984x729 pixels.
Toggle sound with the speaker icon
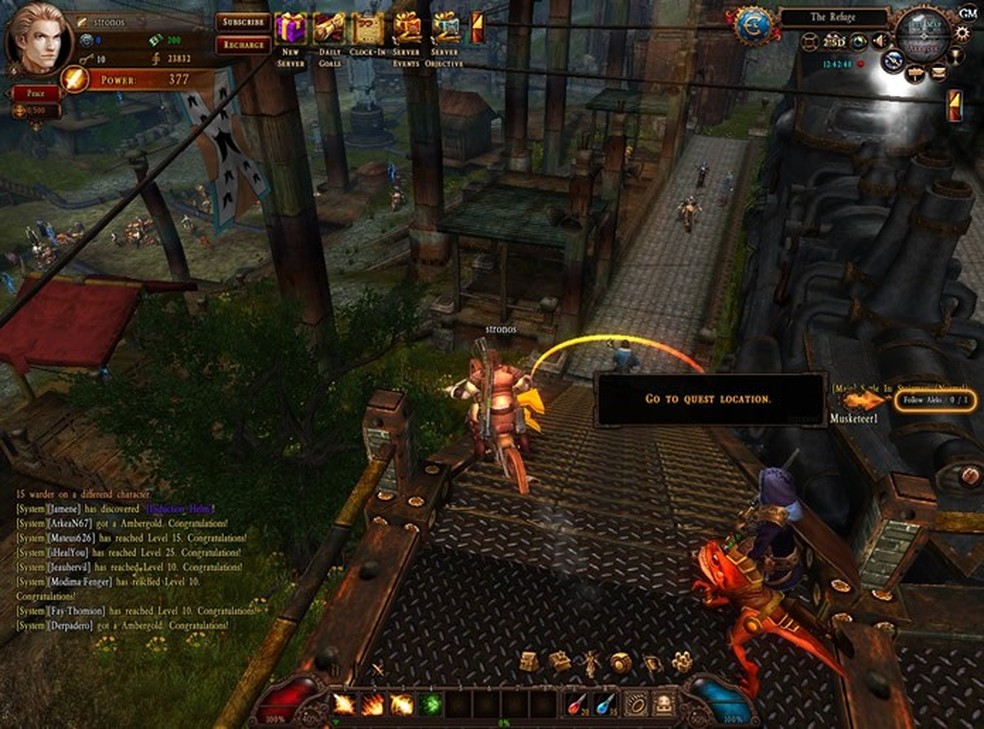(881, 41)
